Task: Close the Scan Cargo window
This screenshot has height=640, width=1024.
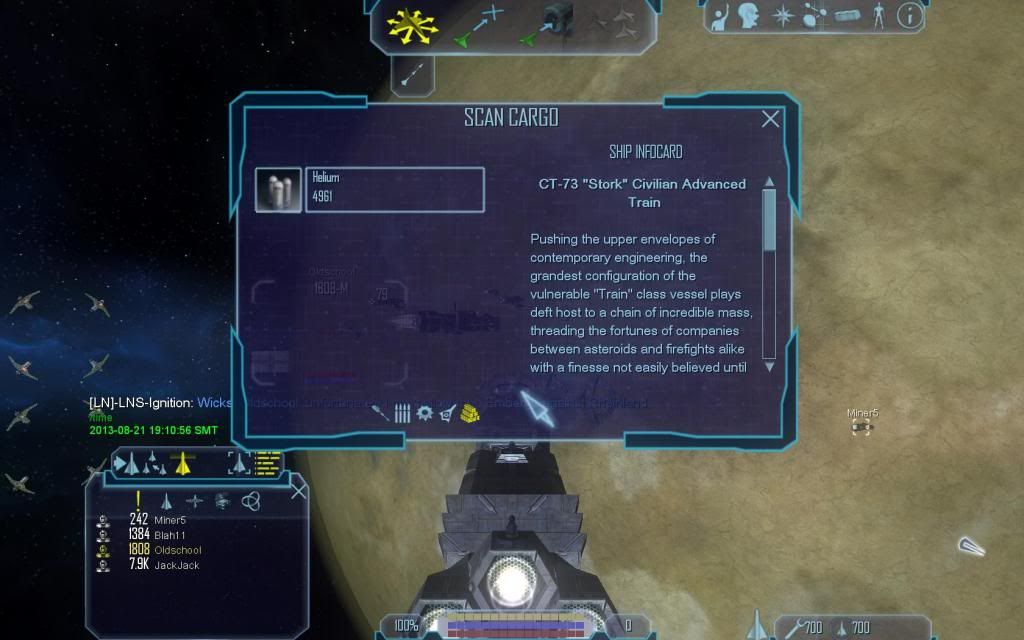Action: [x=770, y=119]
